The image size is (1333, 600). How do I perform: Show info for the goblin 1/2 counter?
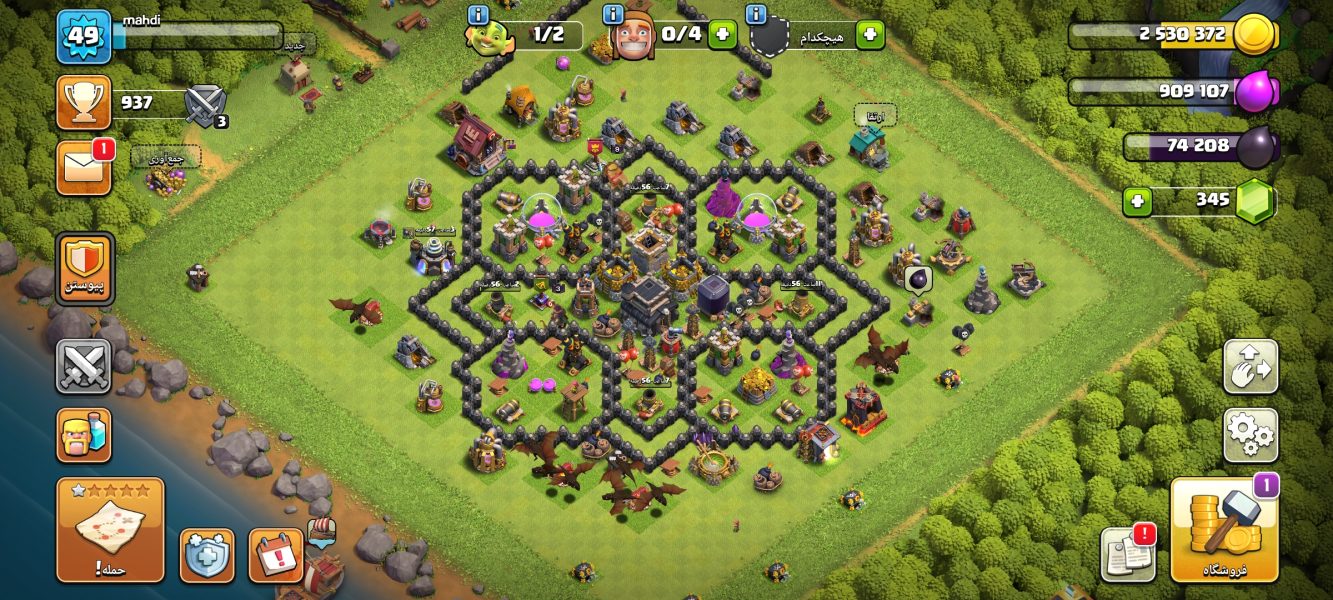(x=478, y=15)
